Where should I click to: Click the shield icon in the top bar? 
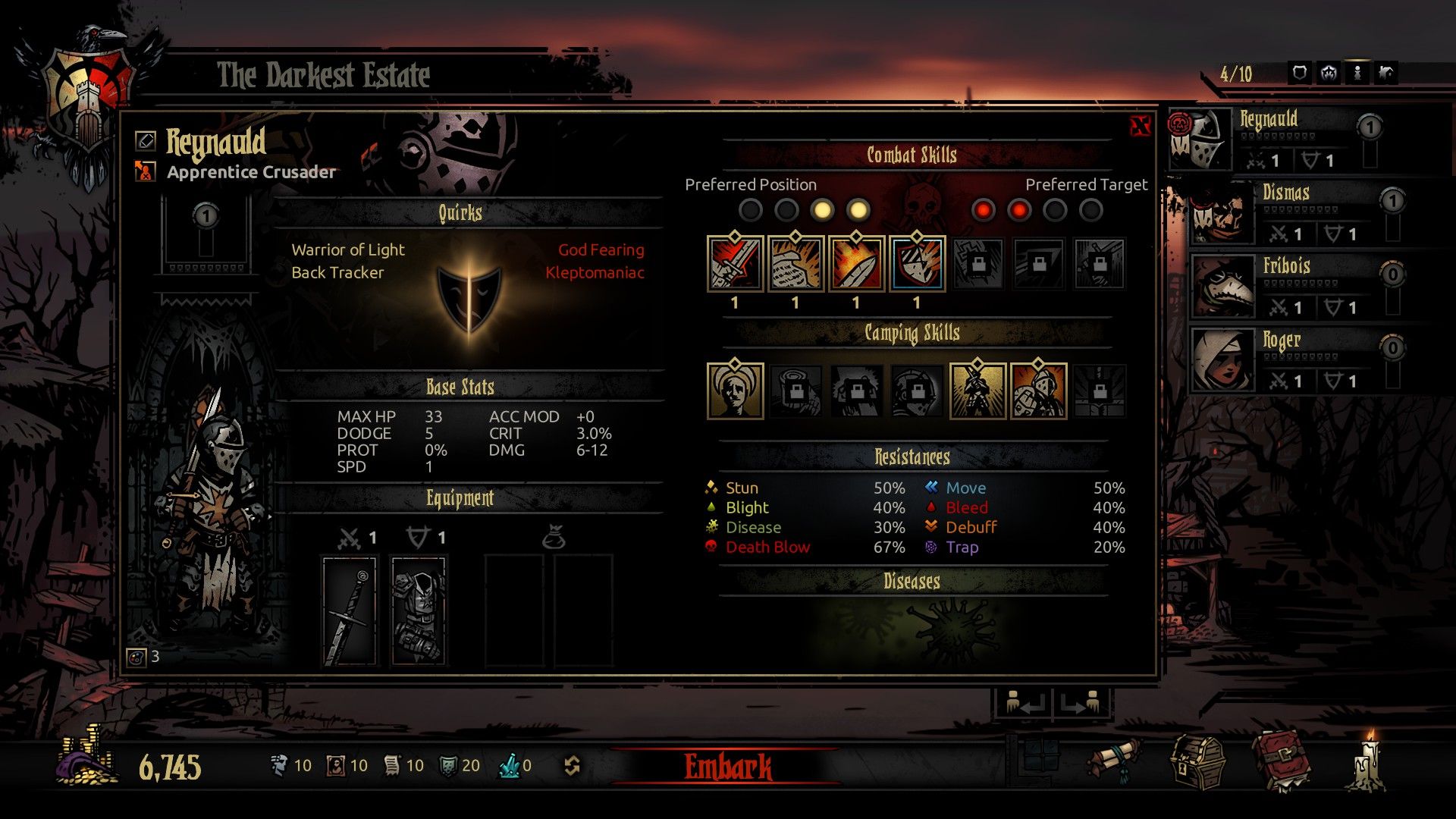click(1298, 71)
